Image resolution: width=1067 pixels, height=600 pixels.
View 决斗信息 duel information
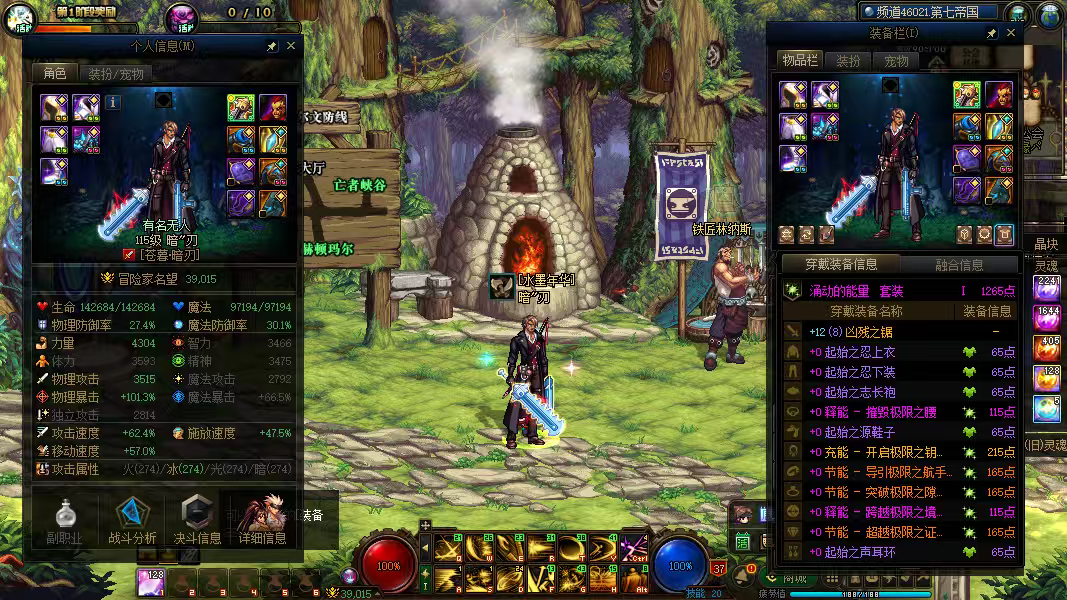coord(198,520)
